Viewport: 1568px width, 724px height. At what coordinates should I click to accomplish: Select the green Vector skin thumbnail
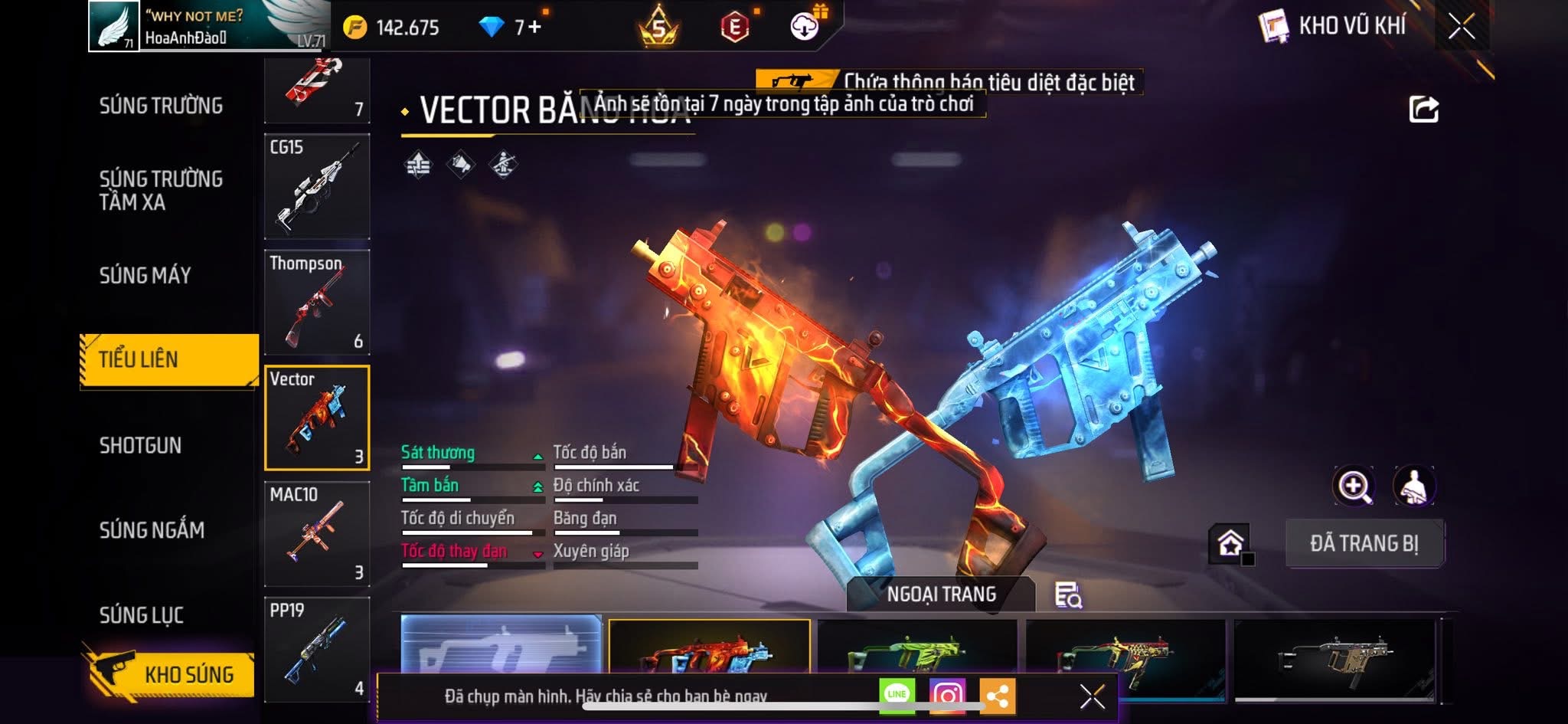click(917, 650)
